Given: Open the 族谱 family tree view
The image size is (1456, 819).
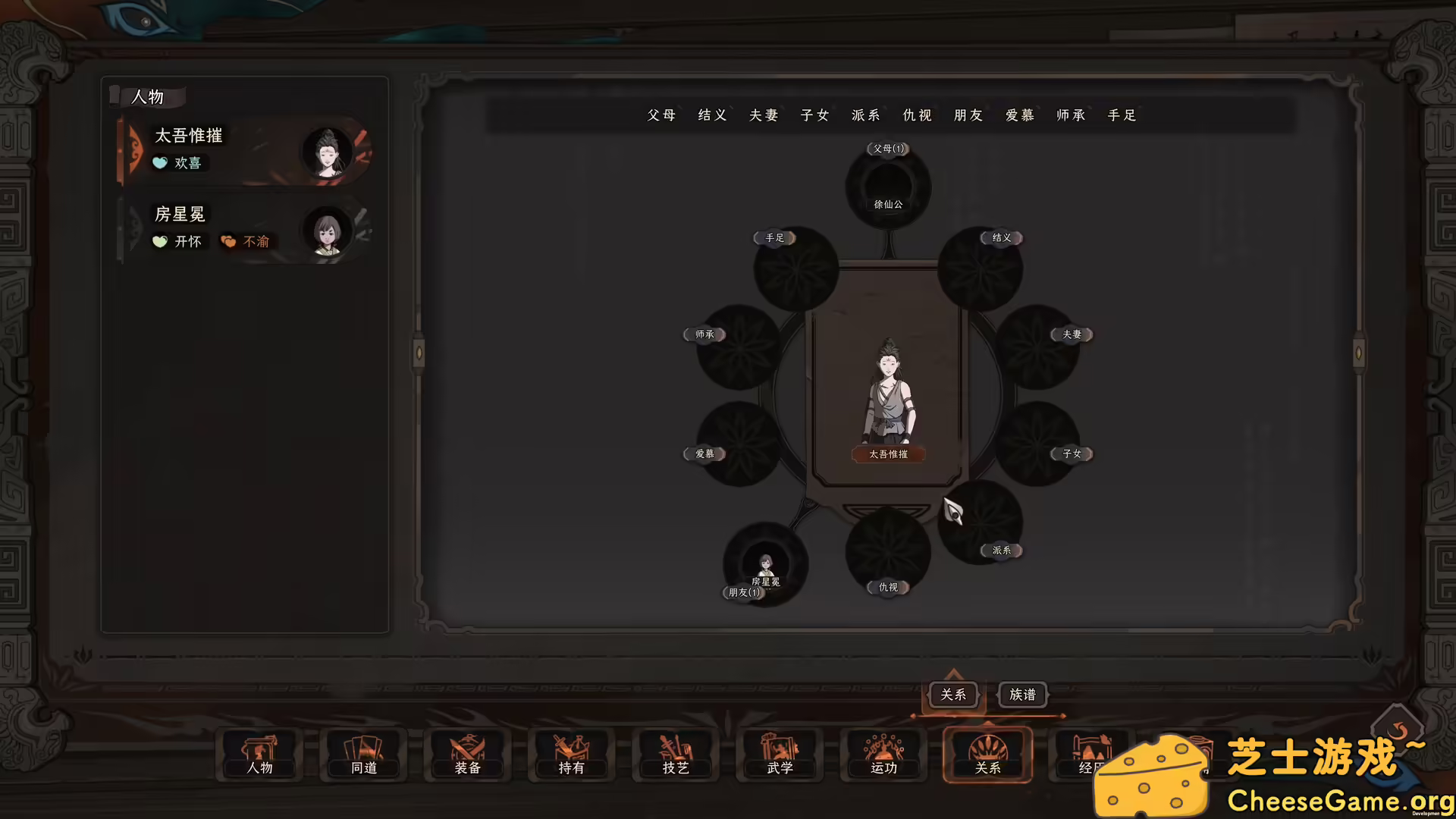Looking at the screenshot, I should pyautogui.click(x=1022, y=694).
